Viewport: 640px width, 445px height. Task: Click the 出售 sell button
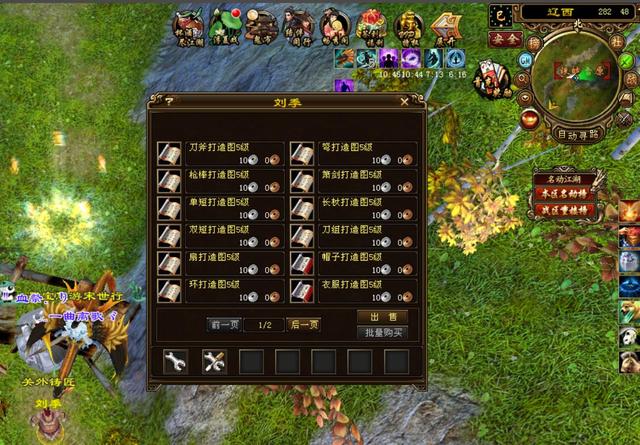click(x=382, y=317)
